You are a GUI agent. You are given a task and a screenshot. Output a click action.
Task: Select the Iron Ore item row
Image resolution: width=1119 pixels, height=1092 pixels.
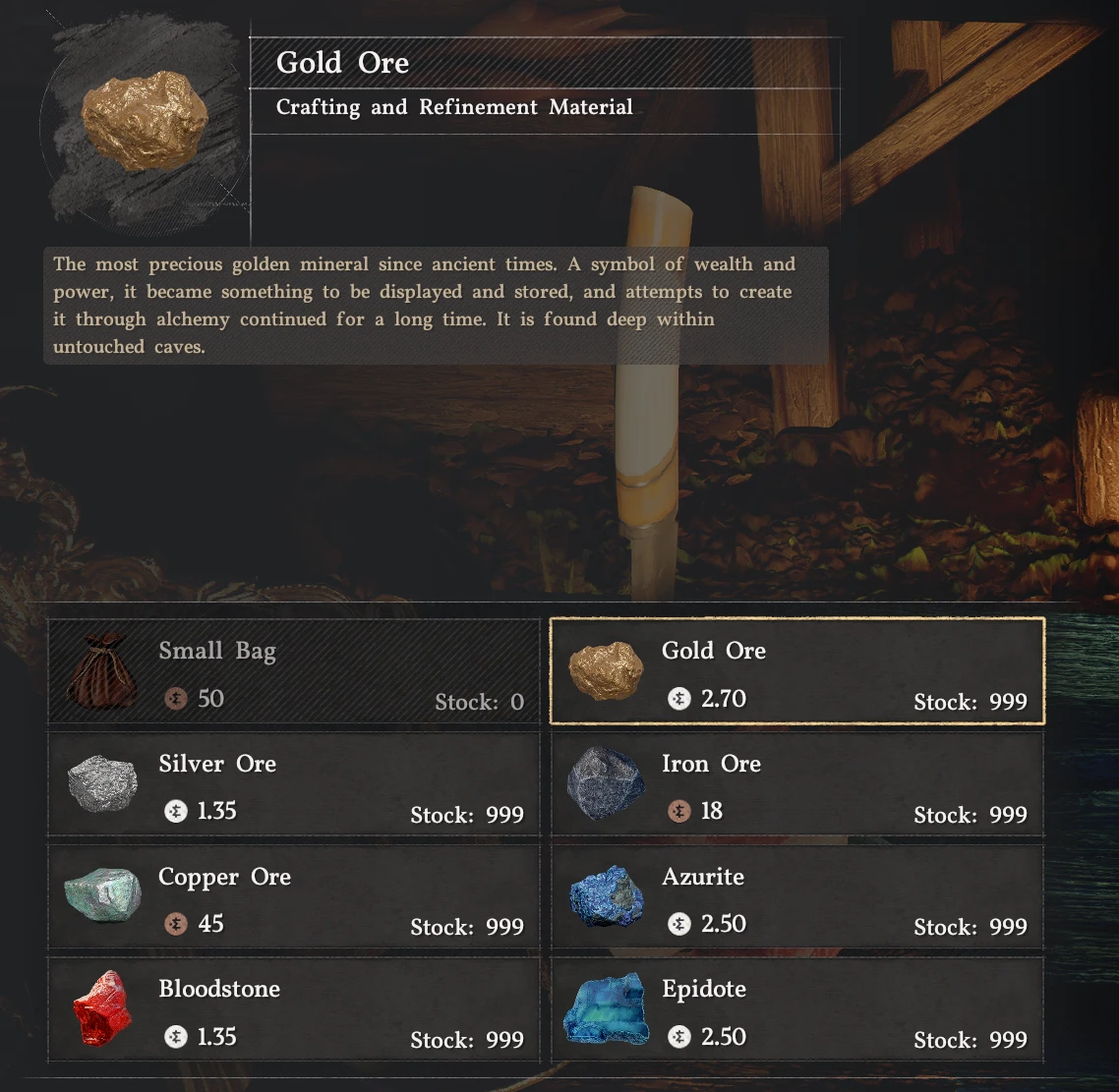point(796,785)
